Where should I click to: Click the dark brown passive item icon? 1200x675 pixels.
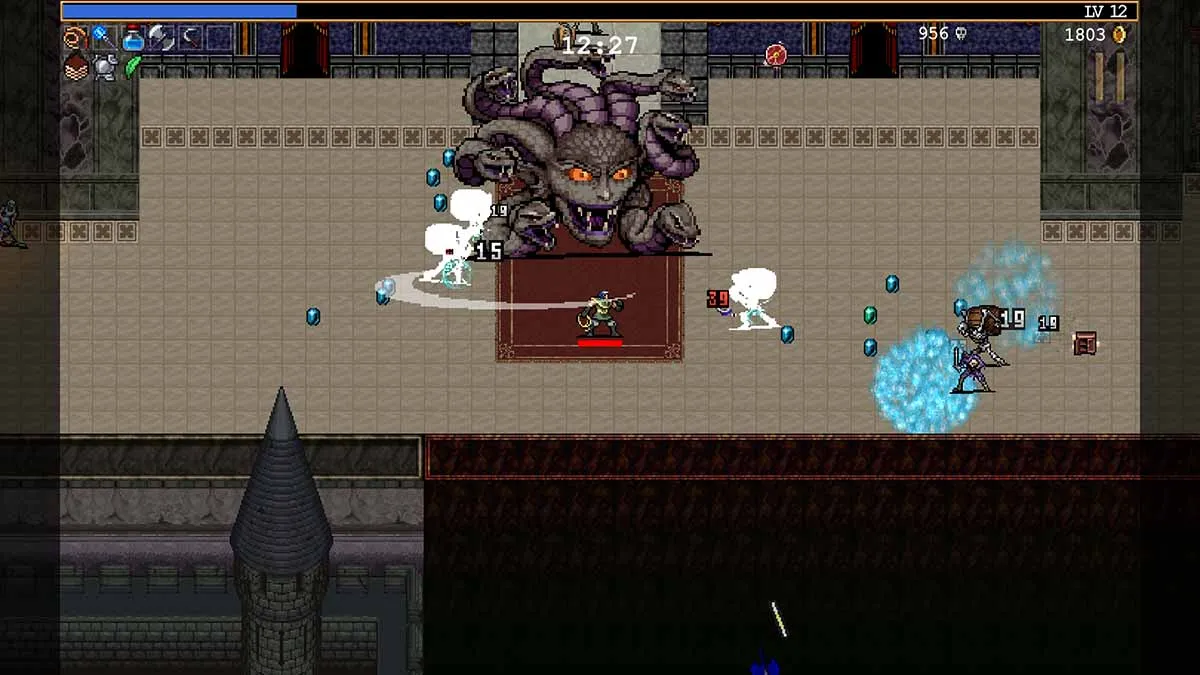point(75,67)
